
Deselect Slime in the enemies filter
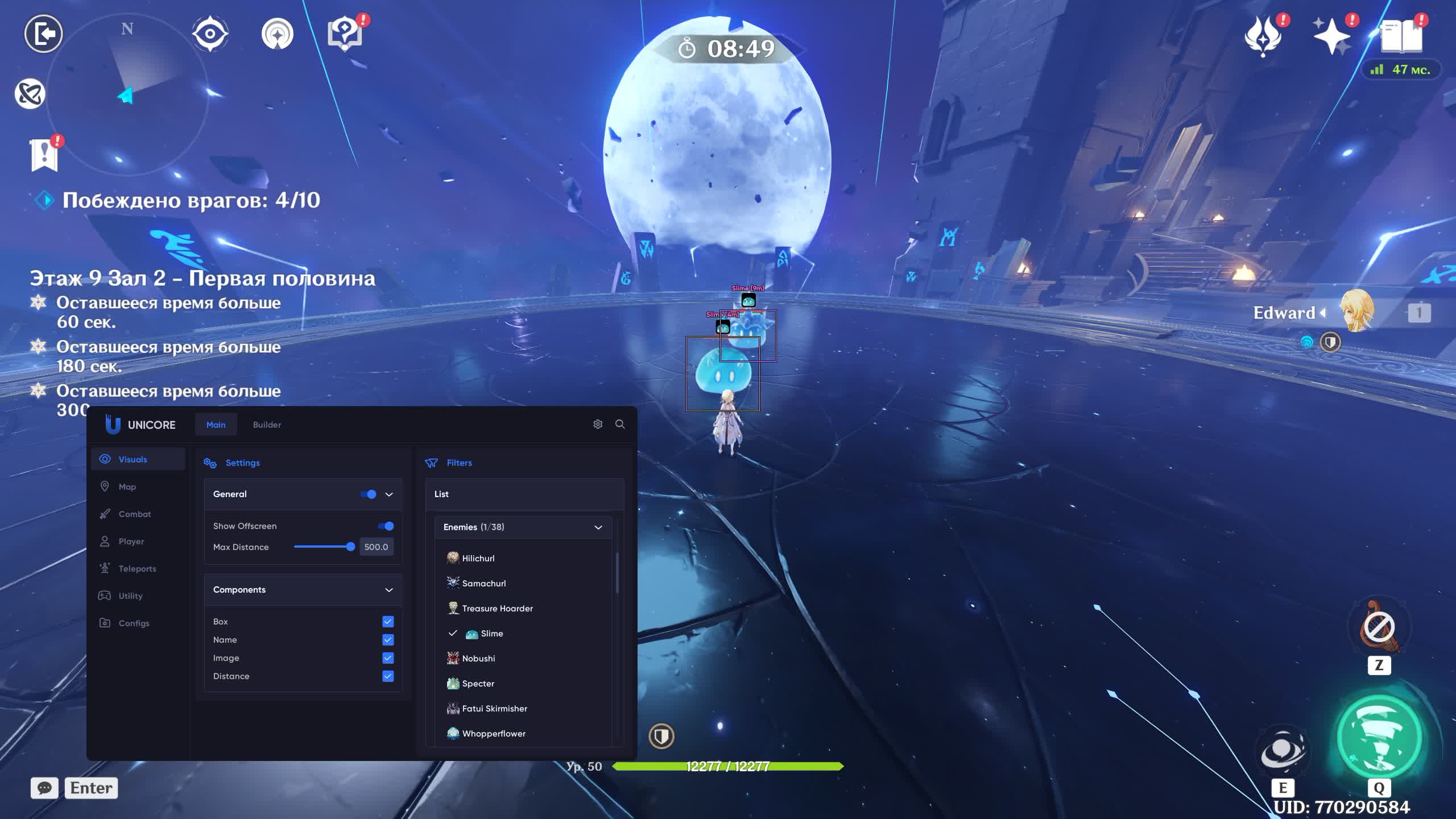click(491, 634)
